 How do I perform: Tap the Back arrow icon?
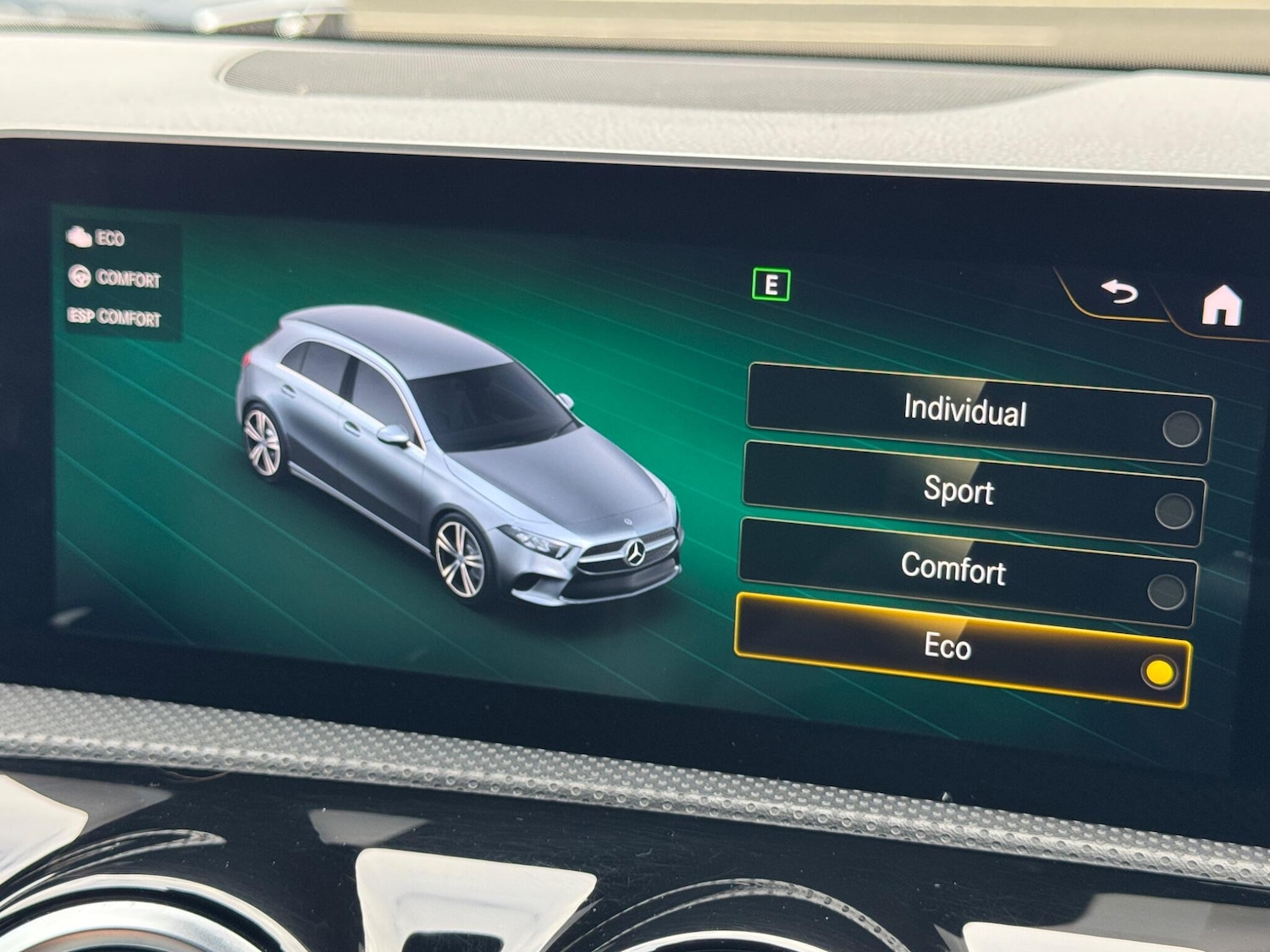pos(1119,294)
